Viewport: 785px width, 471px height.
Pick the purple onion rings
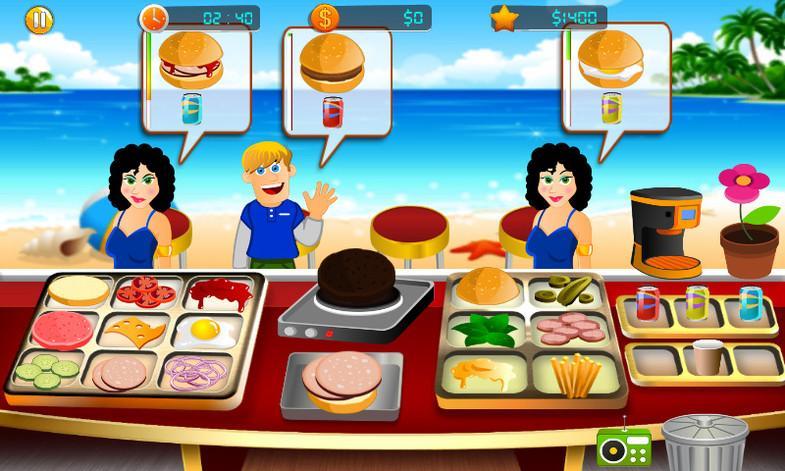pos(195,371)
